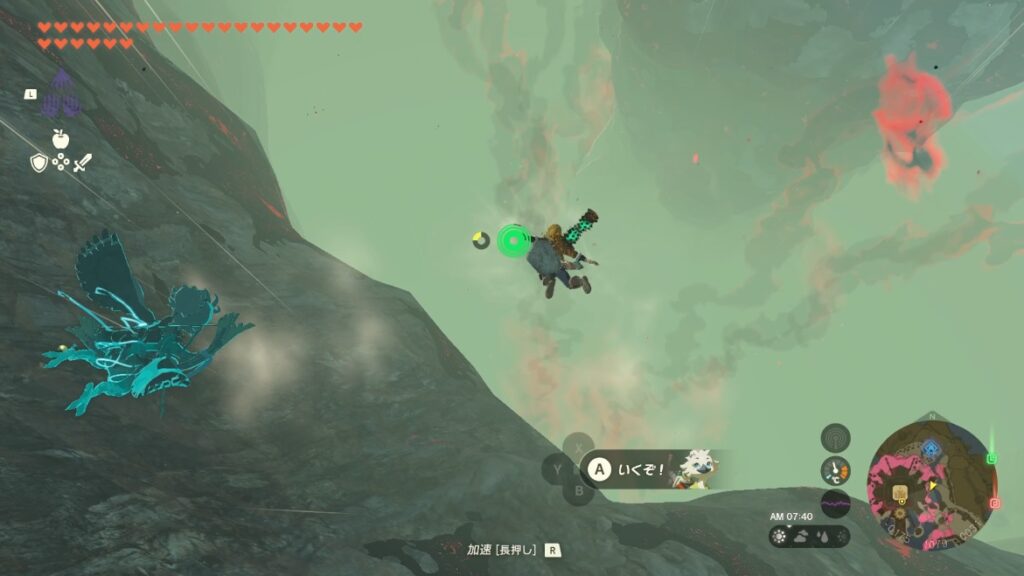Open the circular minimap
The image size is (1024, 576).
coord(930,484)
